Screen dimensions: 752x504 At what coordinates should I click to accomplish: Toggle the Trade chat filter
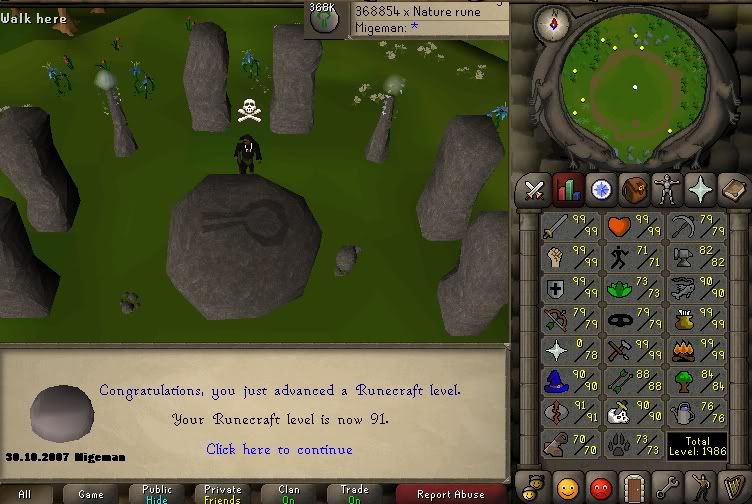click(353, 494)
